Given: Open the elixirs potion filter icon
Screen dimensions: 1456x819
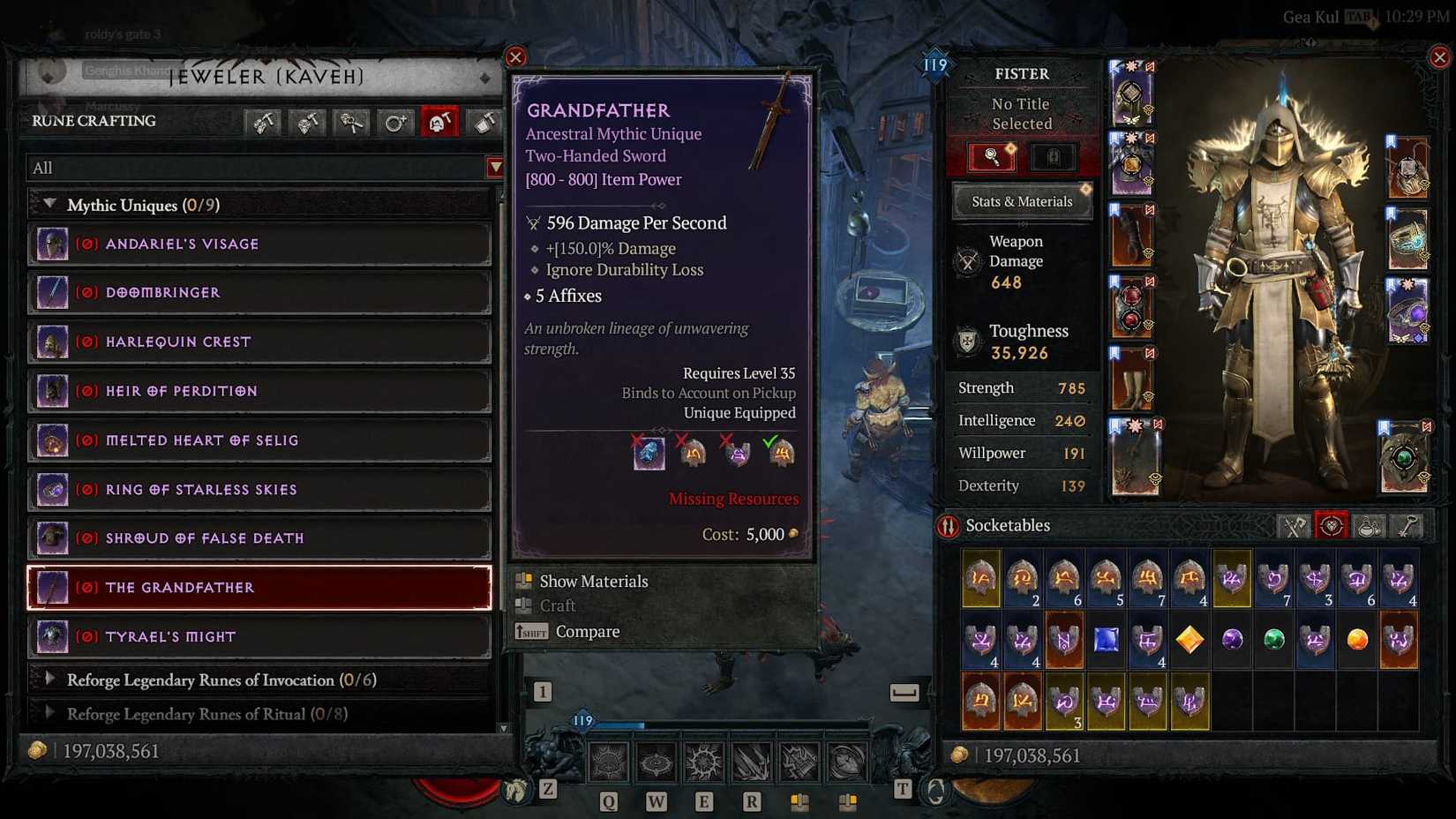Looking at the screenshot, I should pyautogui.click(x=1369, y=525).
